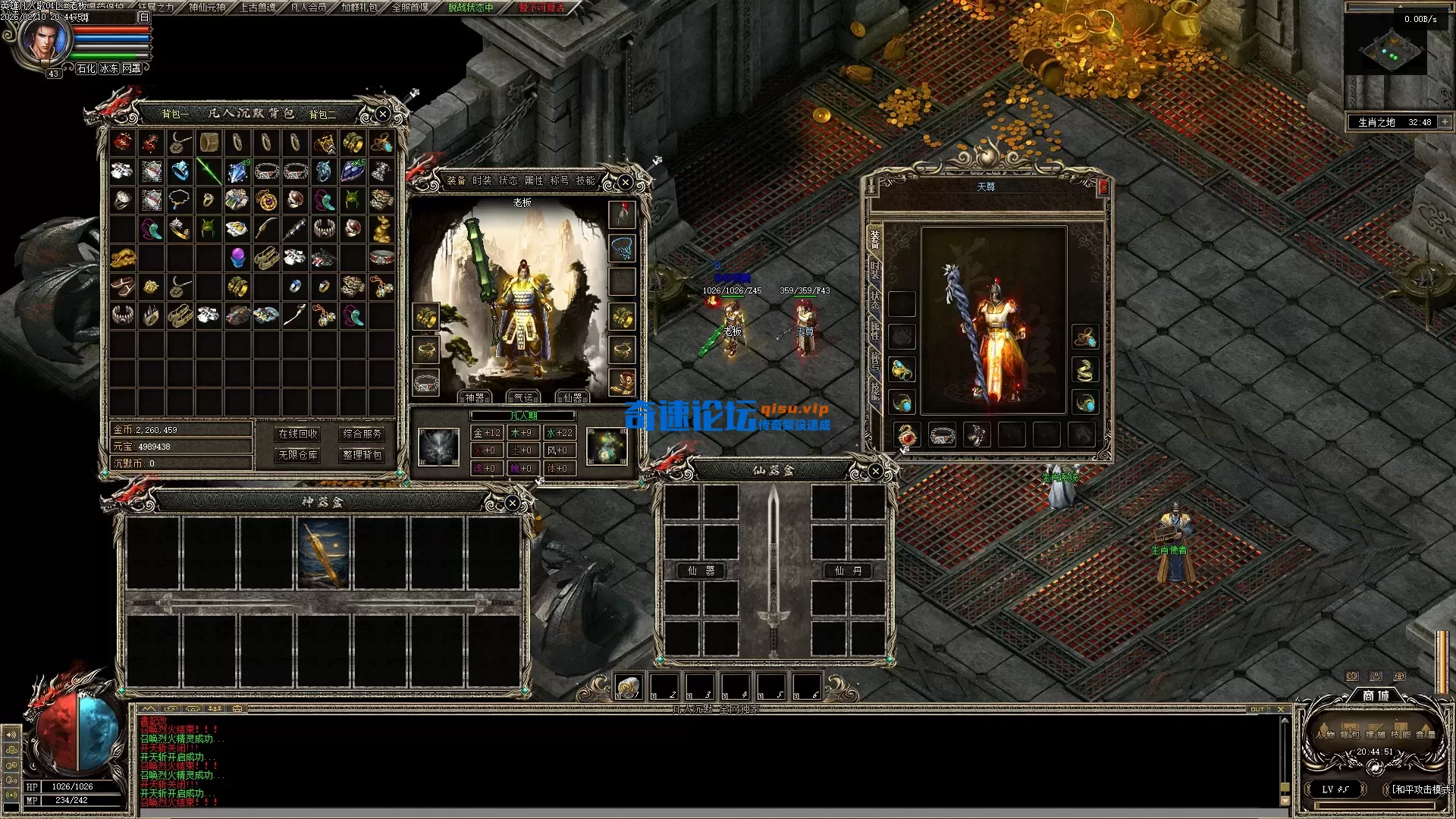Select the golden sword item in 神器盒
This screenshot has height=819, width=1456.
[x=324, y=554]
